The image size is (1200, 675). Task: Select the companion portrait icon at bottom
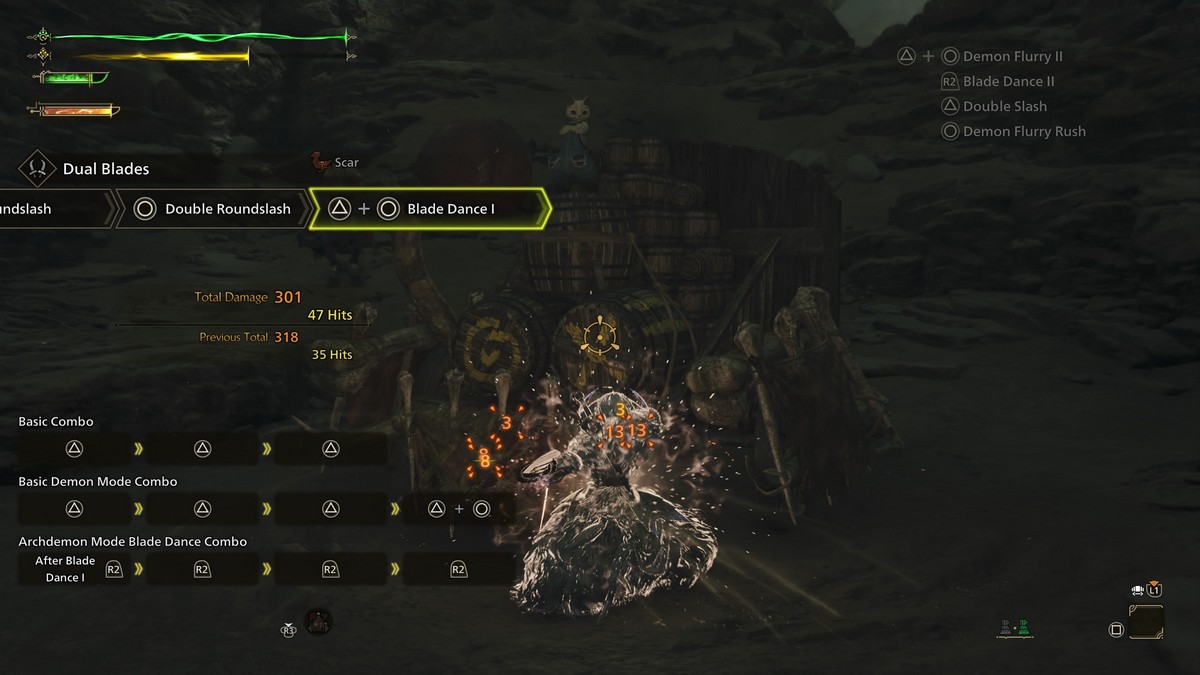318,622
